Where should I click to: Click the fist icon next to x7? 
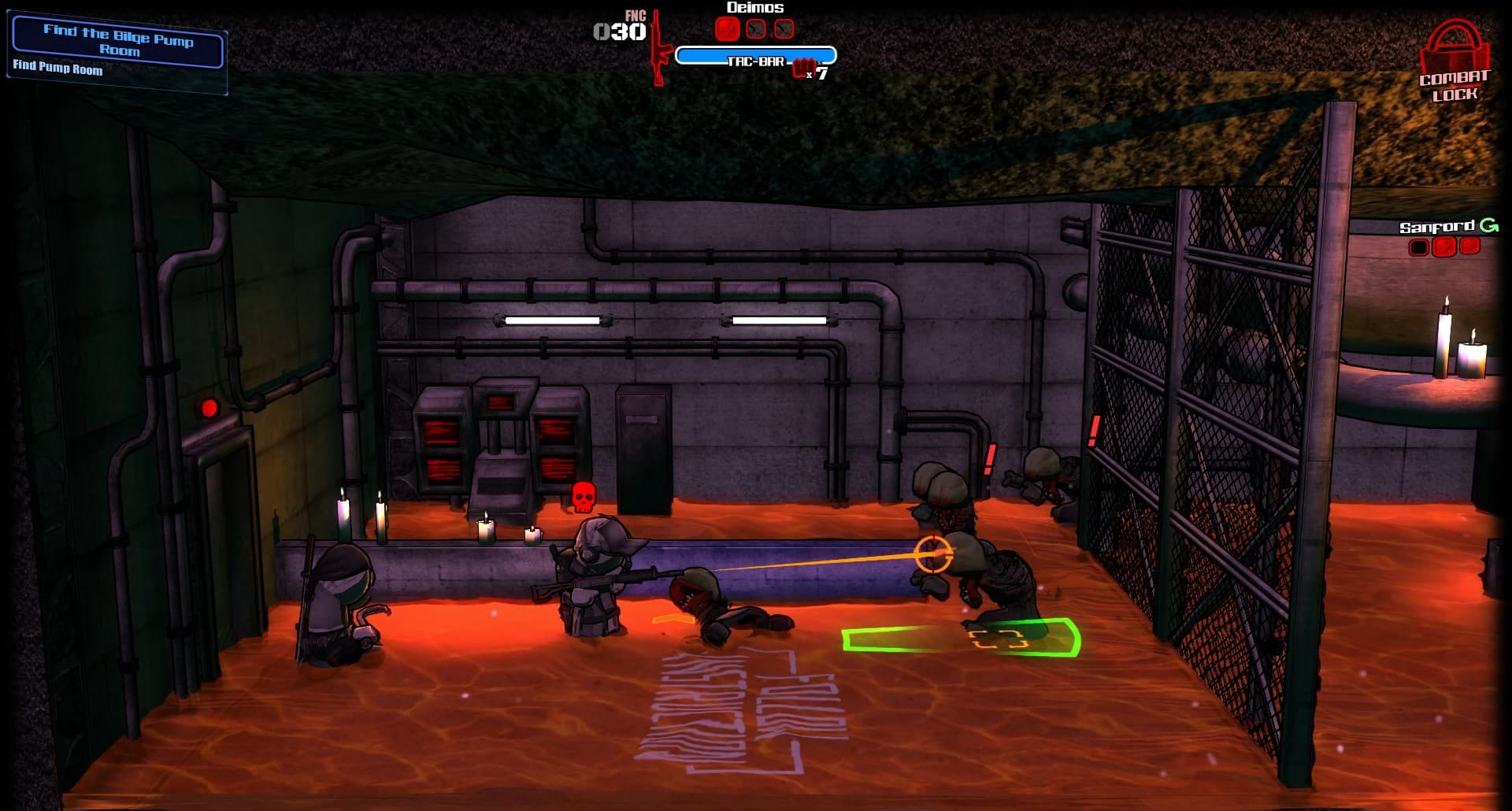point(803,66)
